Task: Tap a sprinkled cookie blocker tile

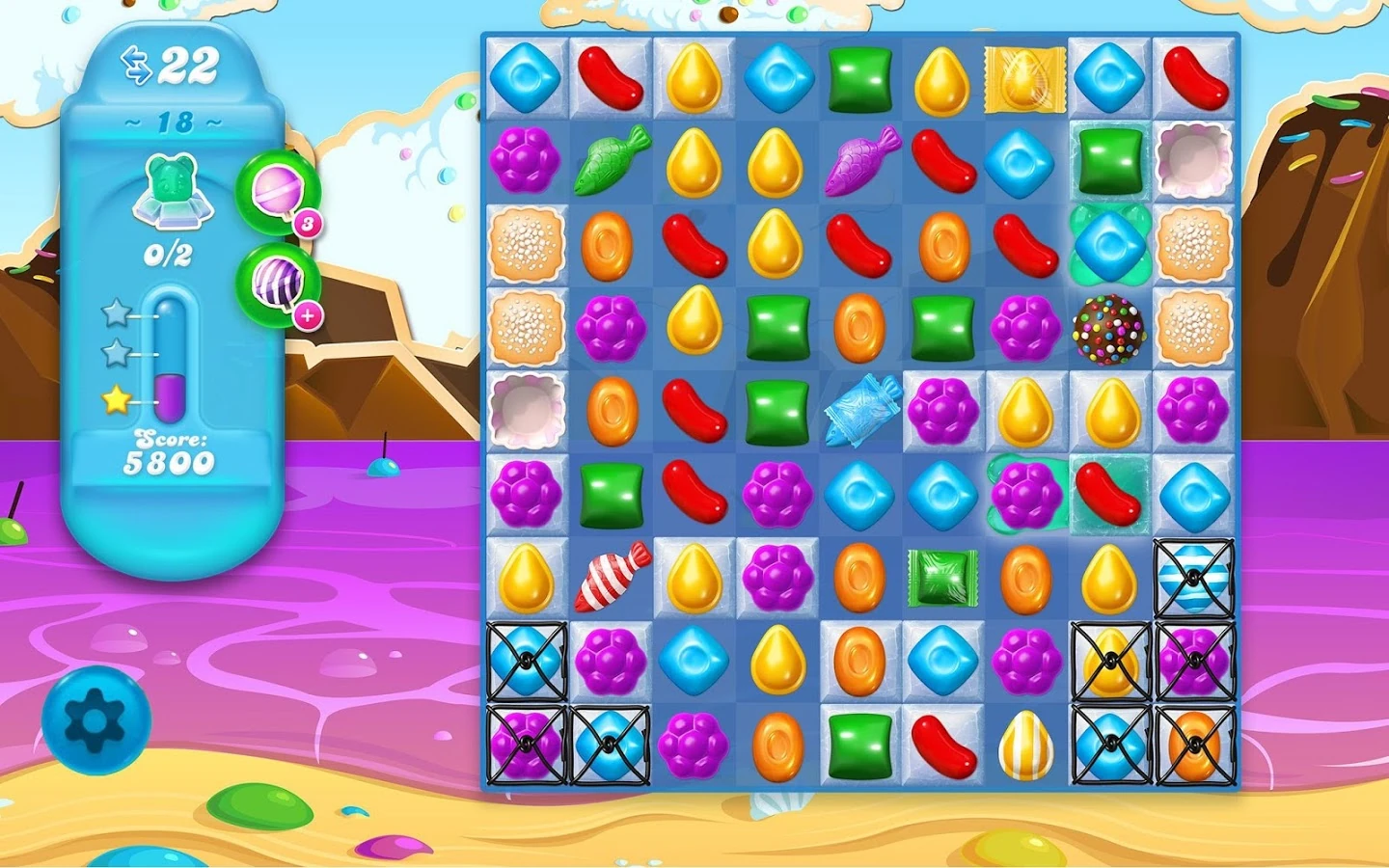Action: pyautogui.click(x=526, y=246)
